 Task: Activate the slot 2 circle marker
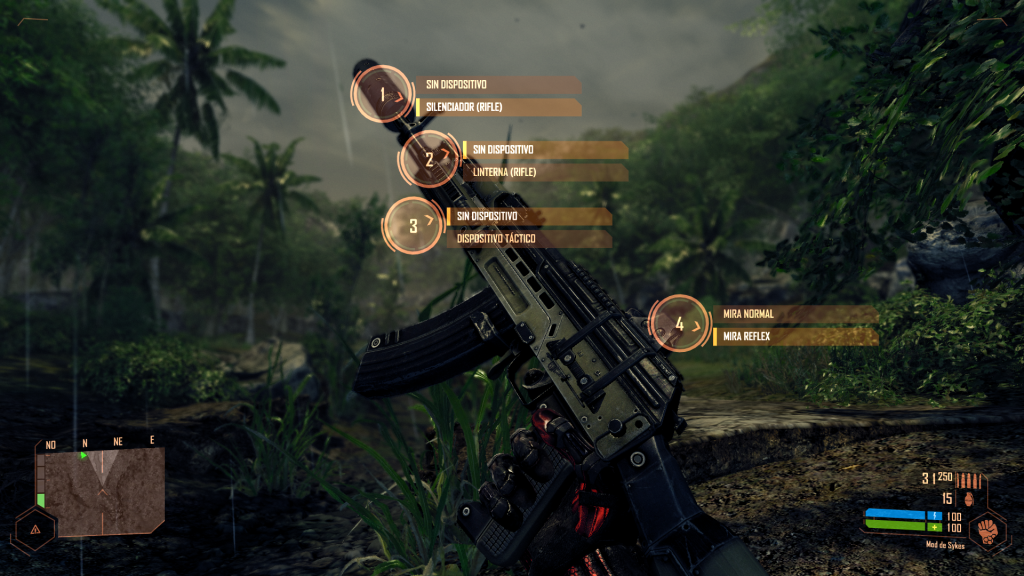430,159
